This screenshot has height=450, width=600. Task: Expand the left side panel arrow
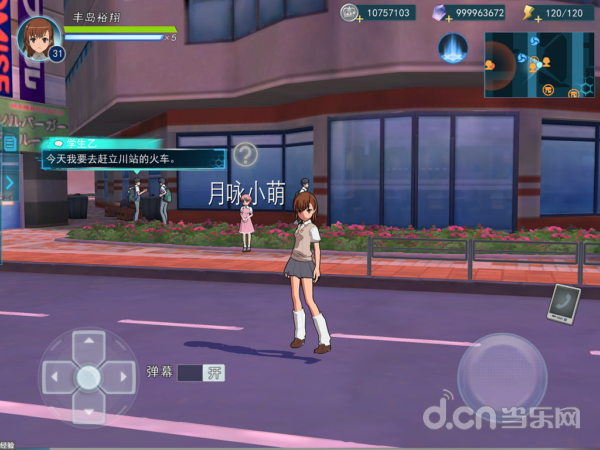(x=9, y=183)
